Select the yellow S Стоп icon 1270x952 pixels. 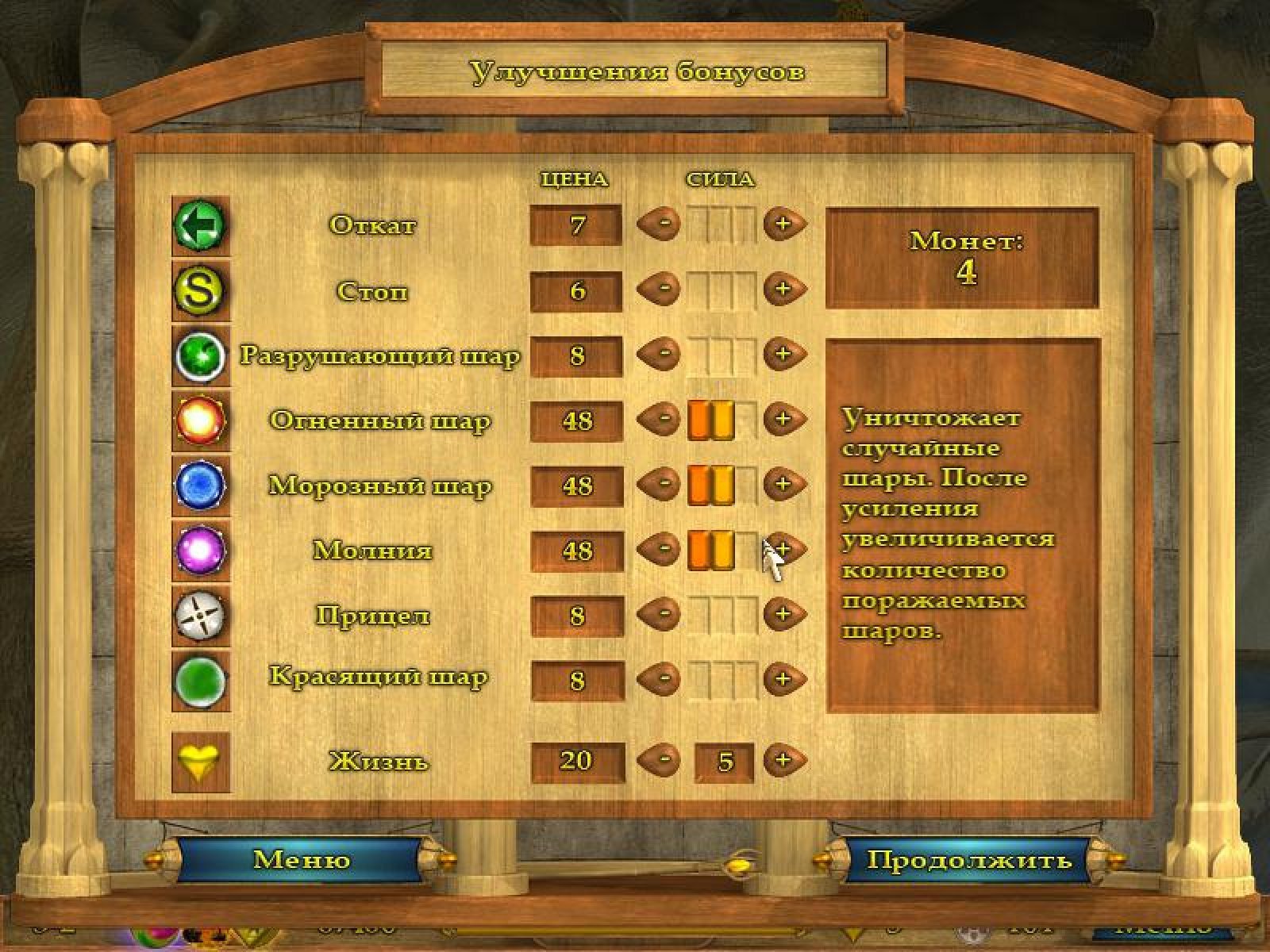[200, 290]
